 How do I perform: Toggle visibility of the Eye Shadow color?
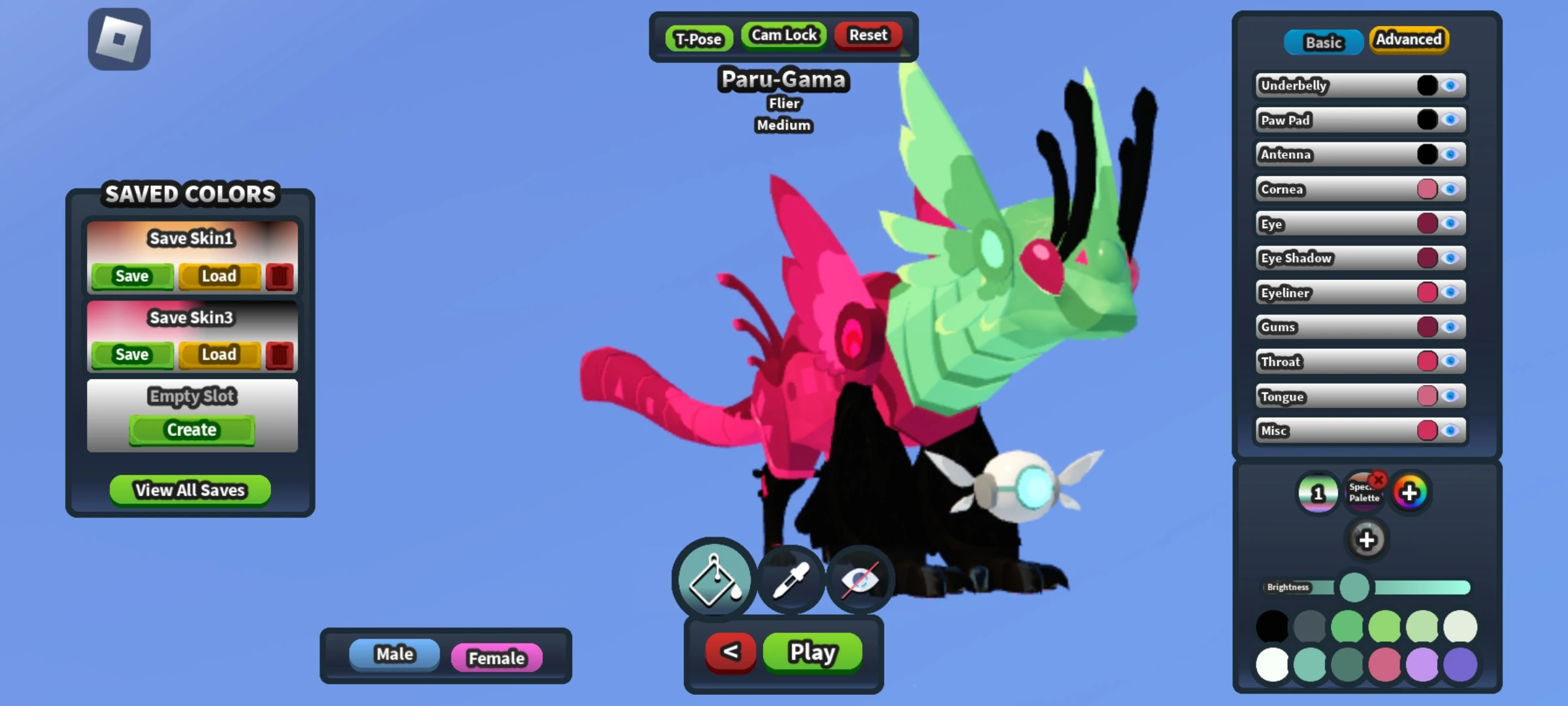point(1451,258)
